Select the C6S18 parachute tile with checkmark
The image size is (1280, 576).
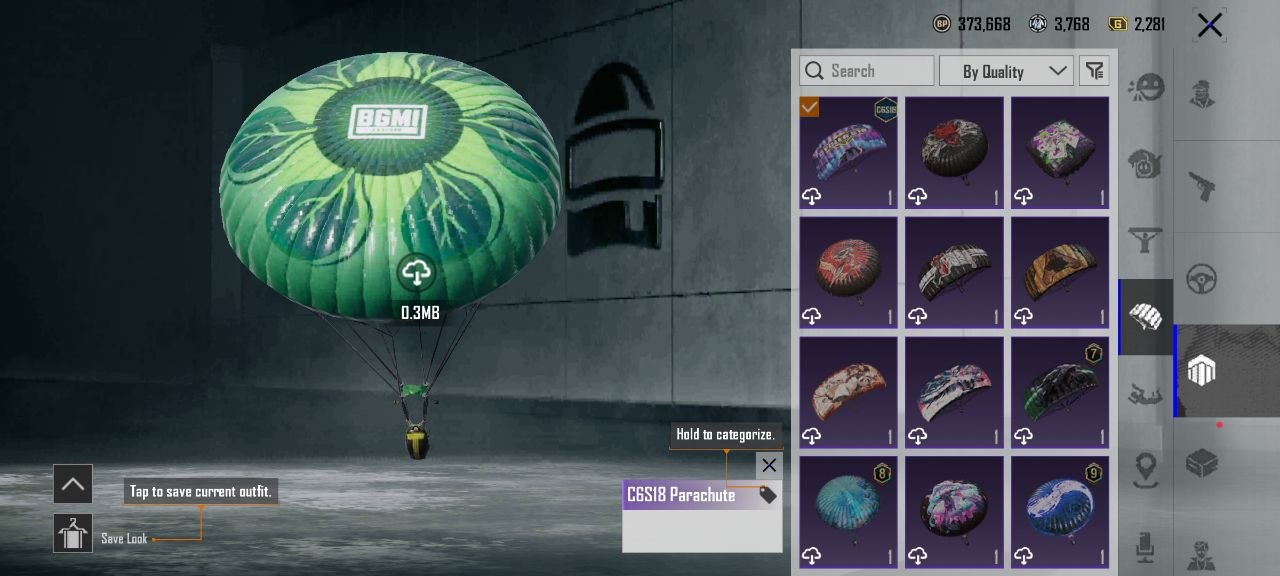coord(848,152)
